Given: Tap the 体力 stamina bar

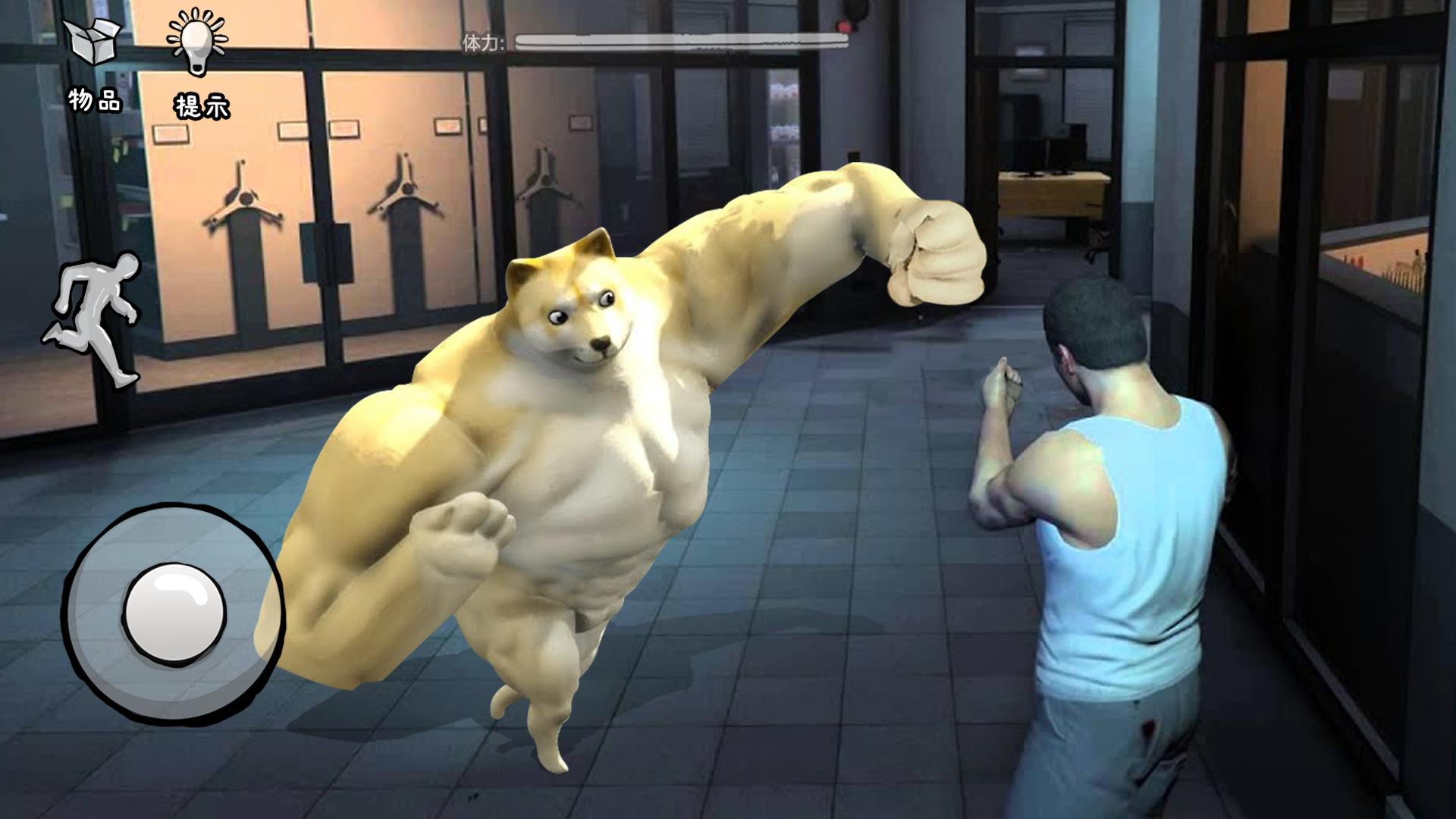Looking at the screenshot, I should [682, 42].
